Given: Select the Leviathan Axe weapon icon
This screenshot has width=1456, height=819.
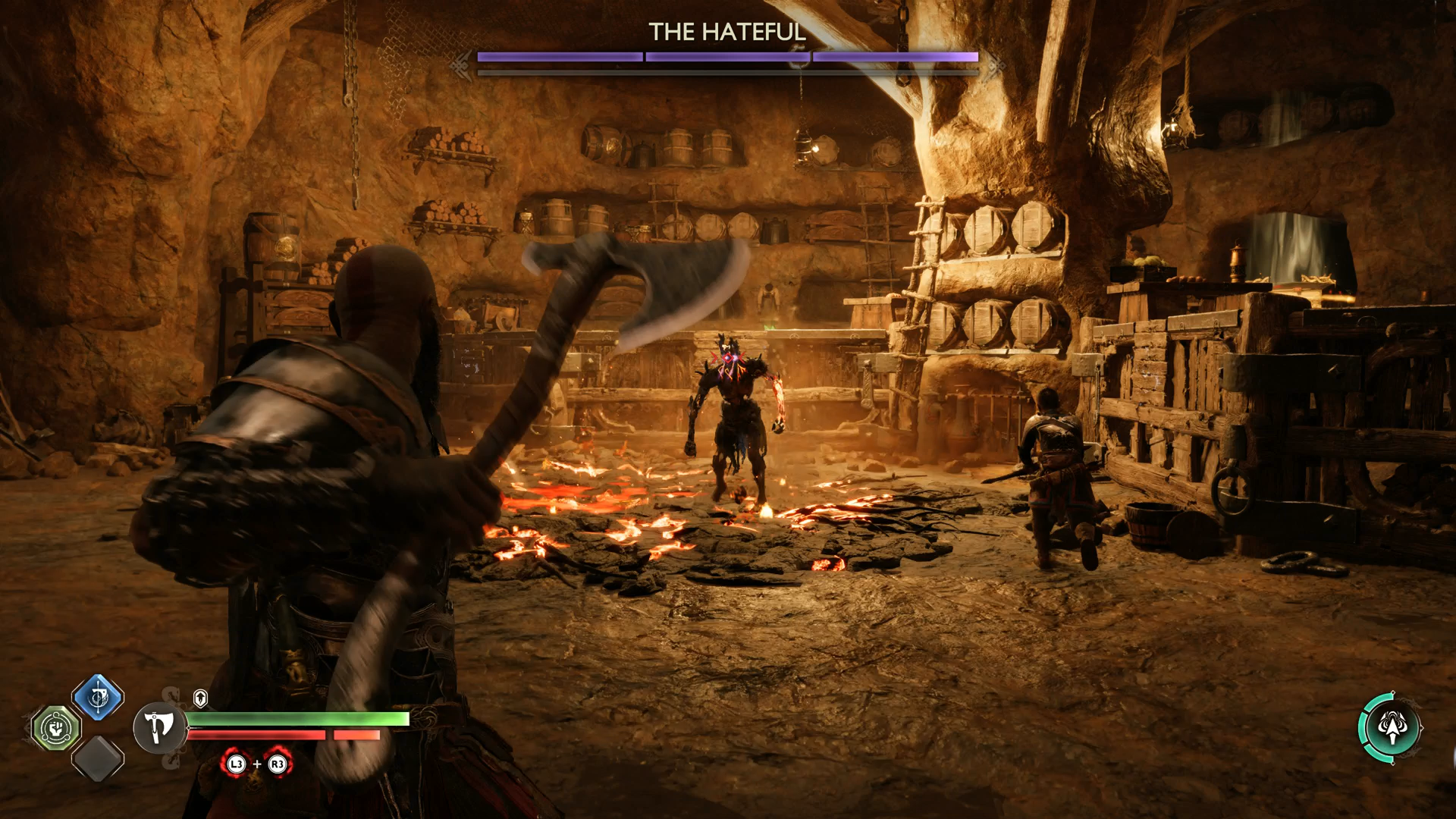Looking at the screenshot, I should [159, 728].
